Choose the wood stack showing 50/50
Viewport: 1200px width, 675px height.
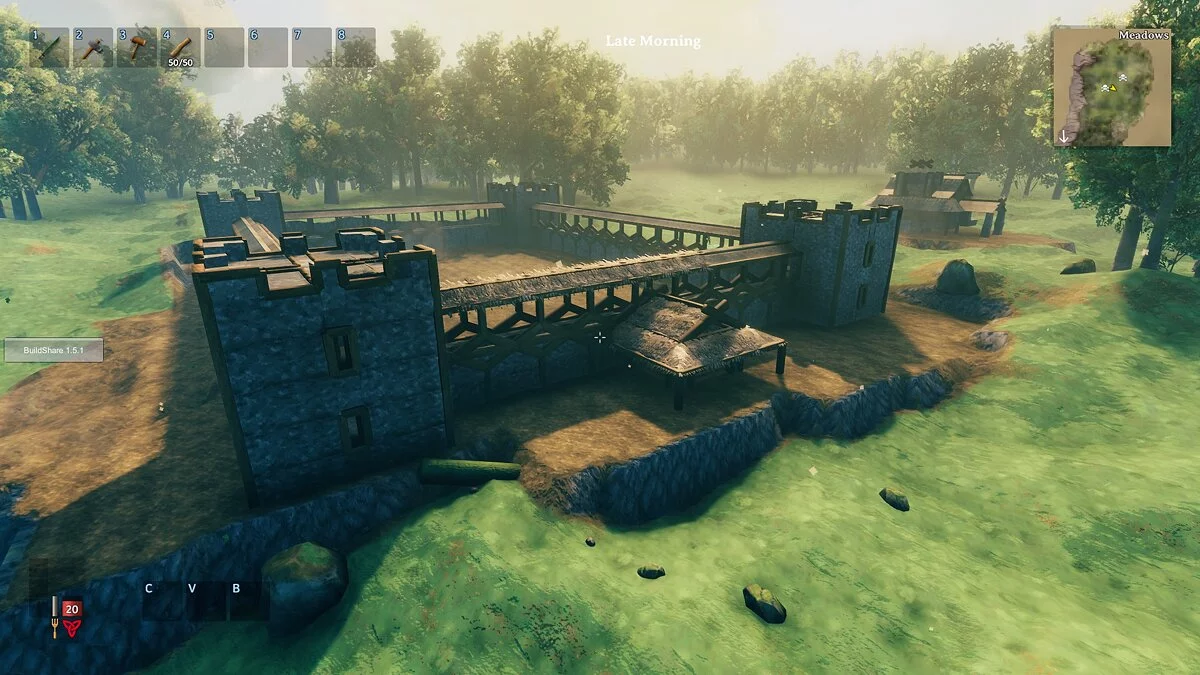[x=180, y=47]
